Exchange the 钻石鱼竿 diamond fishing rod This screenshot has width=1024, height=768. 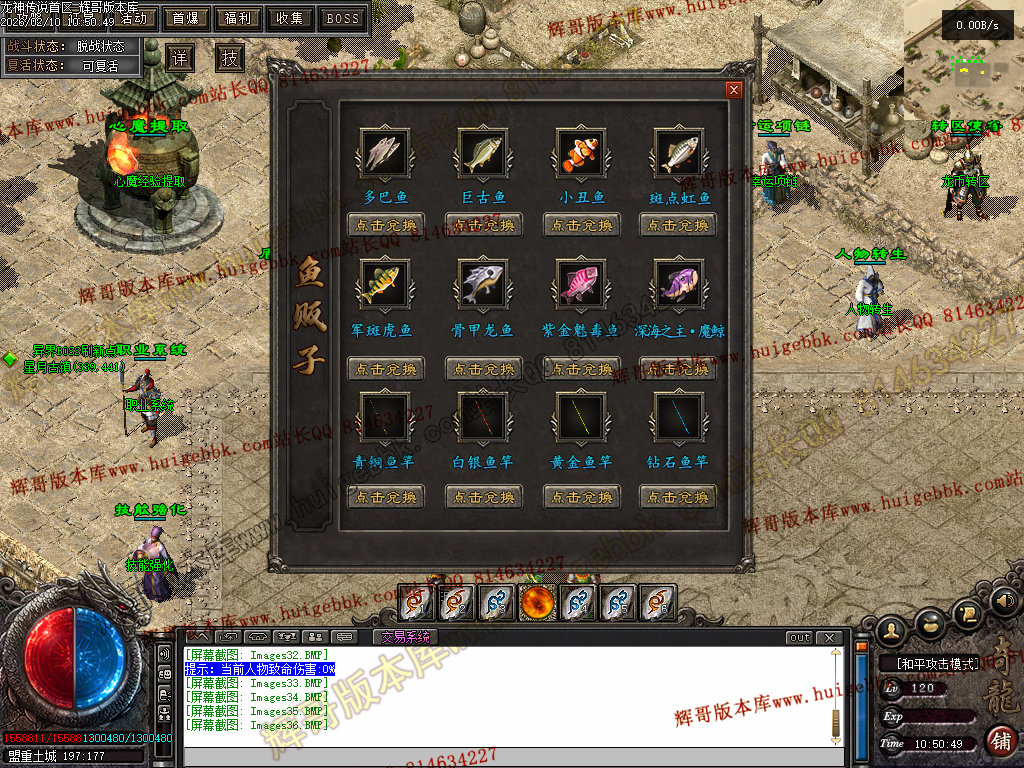coord(679,497)
